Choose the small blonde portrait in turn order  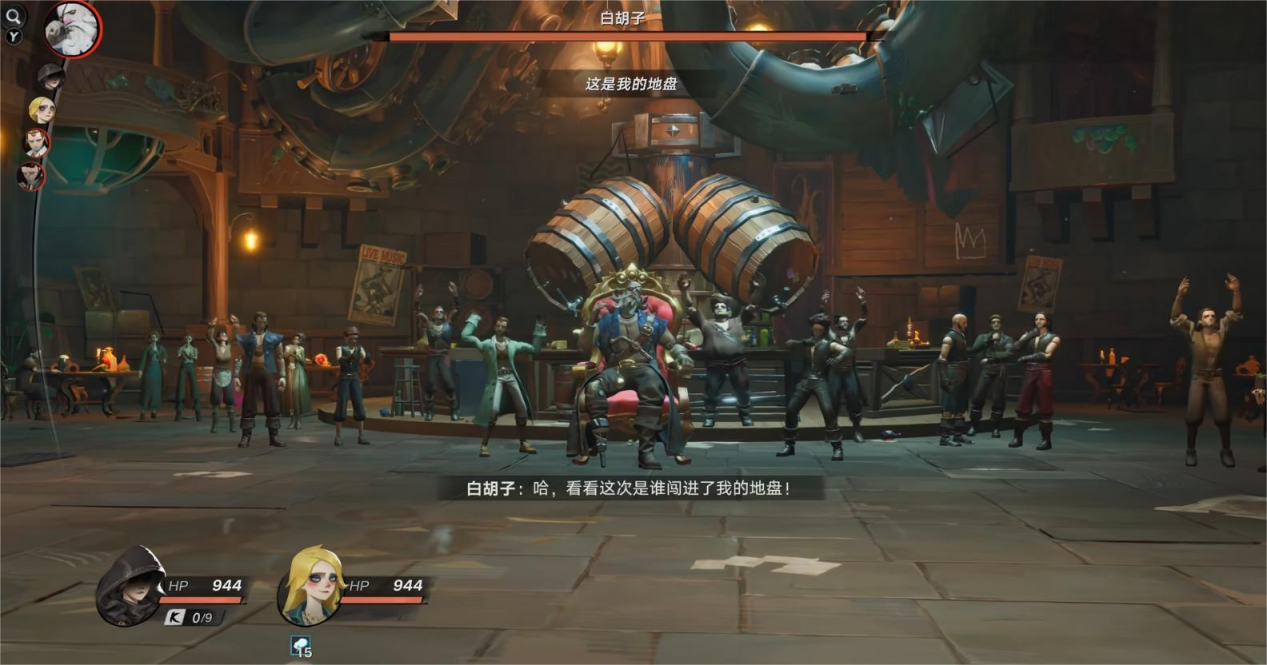pyautogui.click(x=41, y=110)
